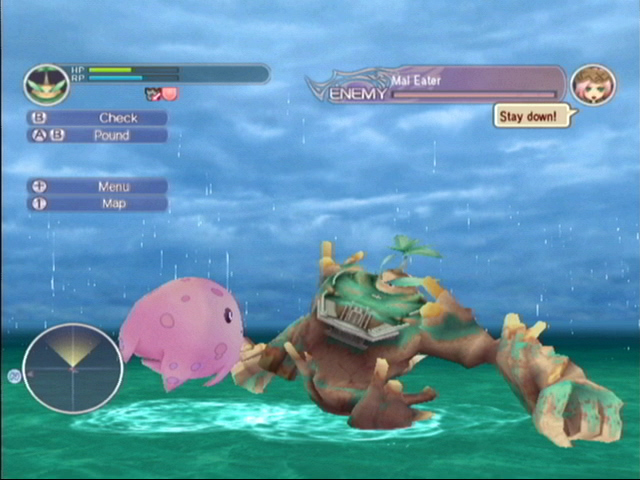Click the companion girl portrait
Viewport: 640px width, 480px height.
591,86
